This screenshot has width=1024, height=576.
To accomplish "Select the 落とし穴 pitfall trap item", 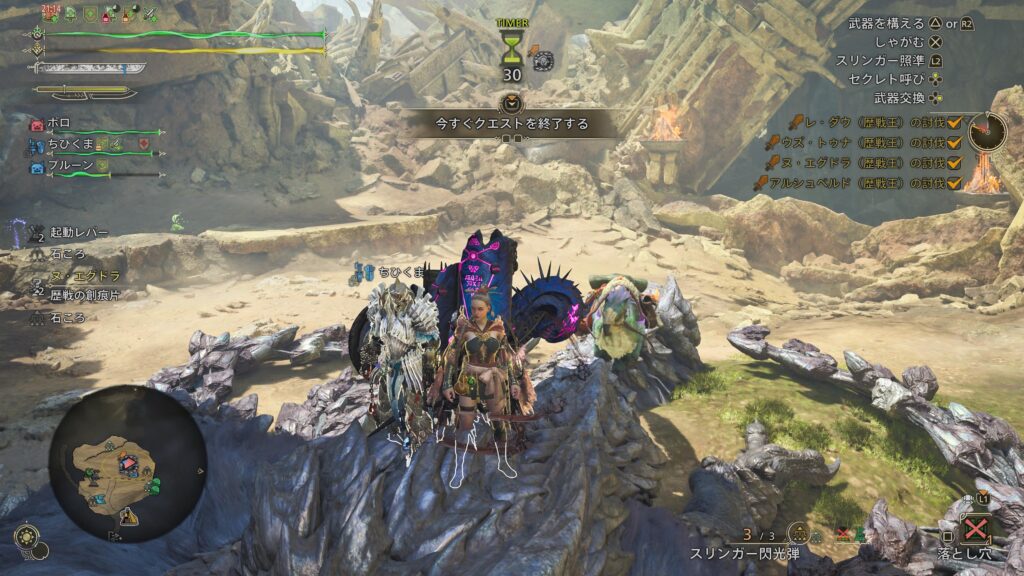I will point(977,527).
